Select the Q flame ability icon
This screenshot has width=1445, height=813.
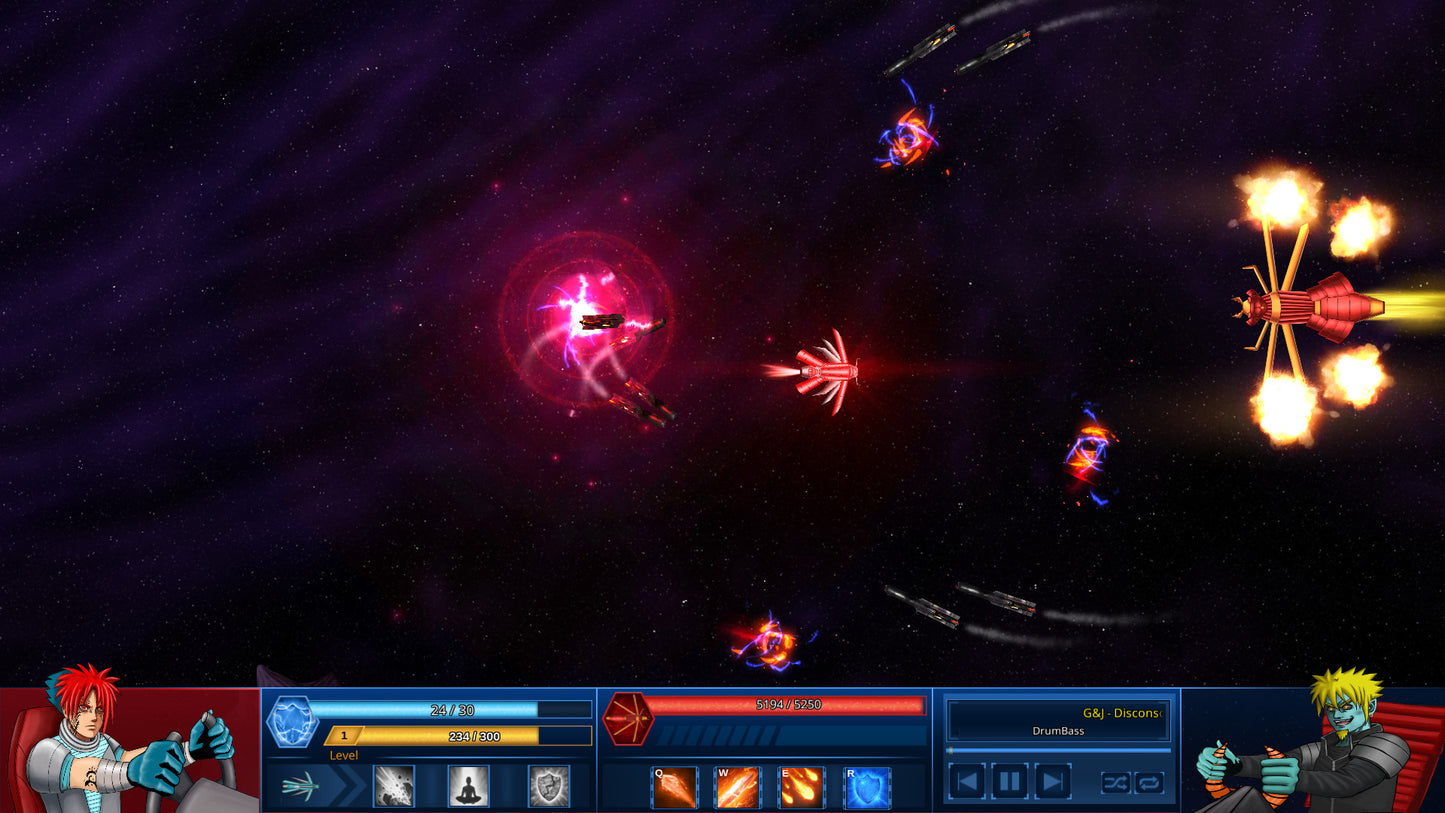click(672, 788)
